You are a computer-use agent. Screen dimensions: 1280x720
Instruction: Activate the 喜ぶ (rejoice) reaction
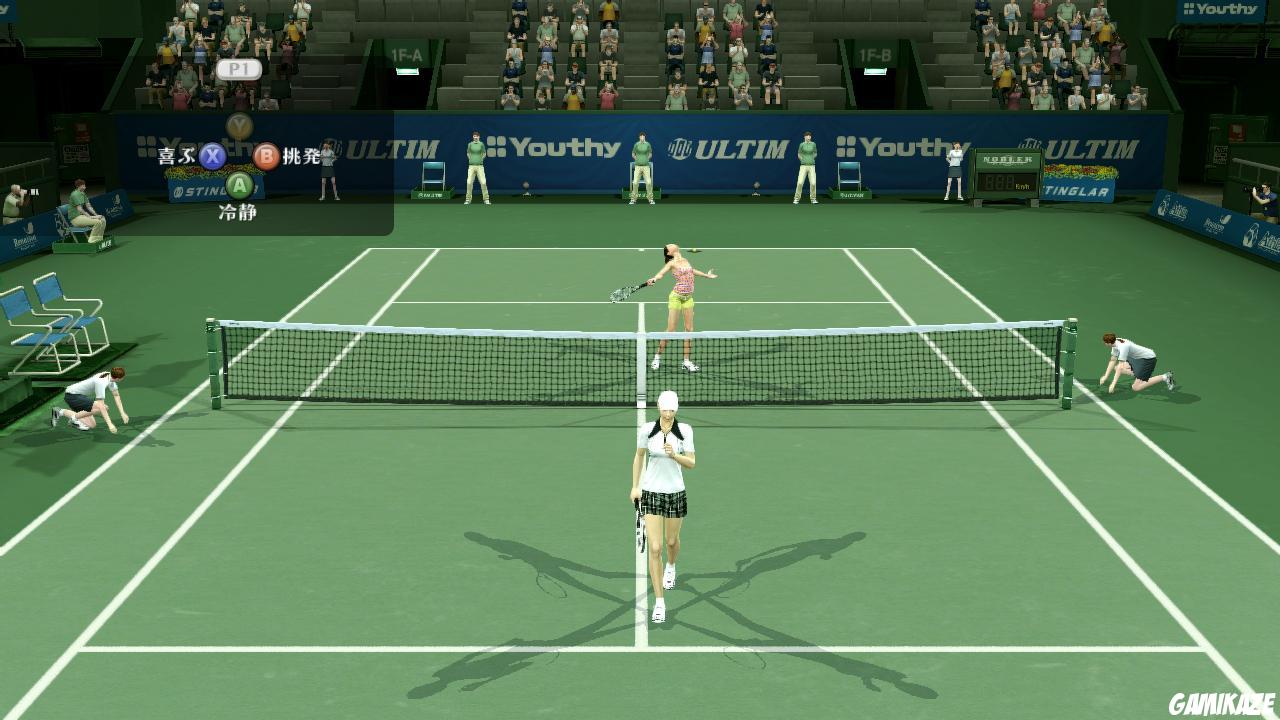pos(175,156)
